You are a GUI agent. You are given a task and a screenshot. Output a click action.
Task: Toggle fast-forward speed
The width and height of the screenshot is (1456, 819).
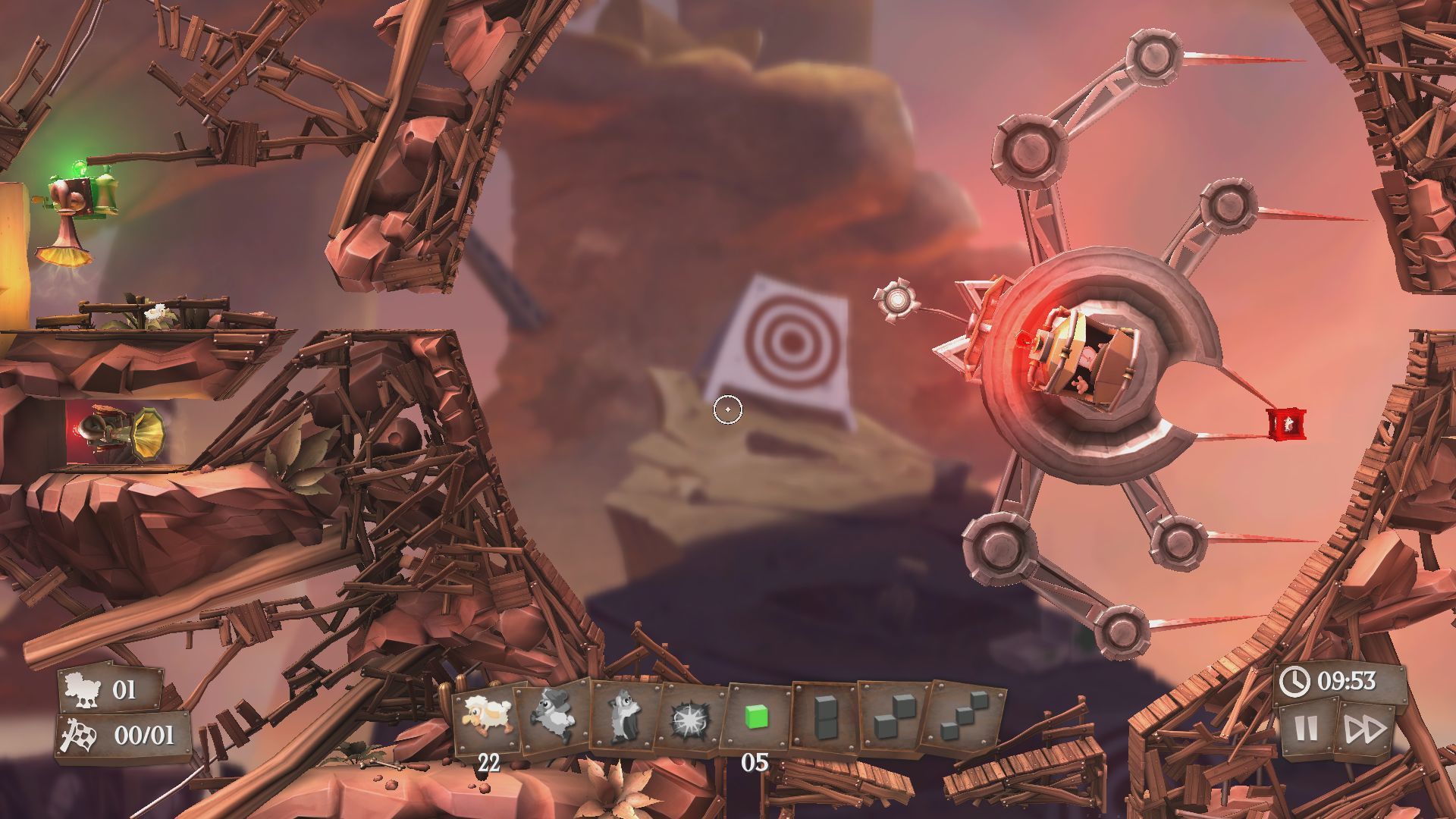click(x=1364, y=730)
